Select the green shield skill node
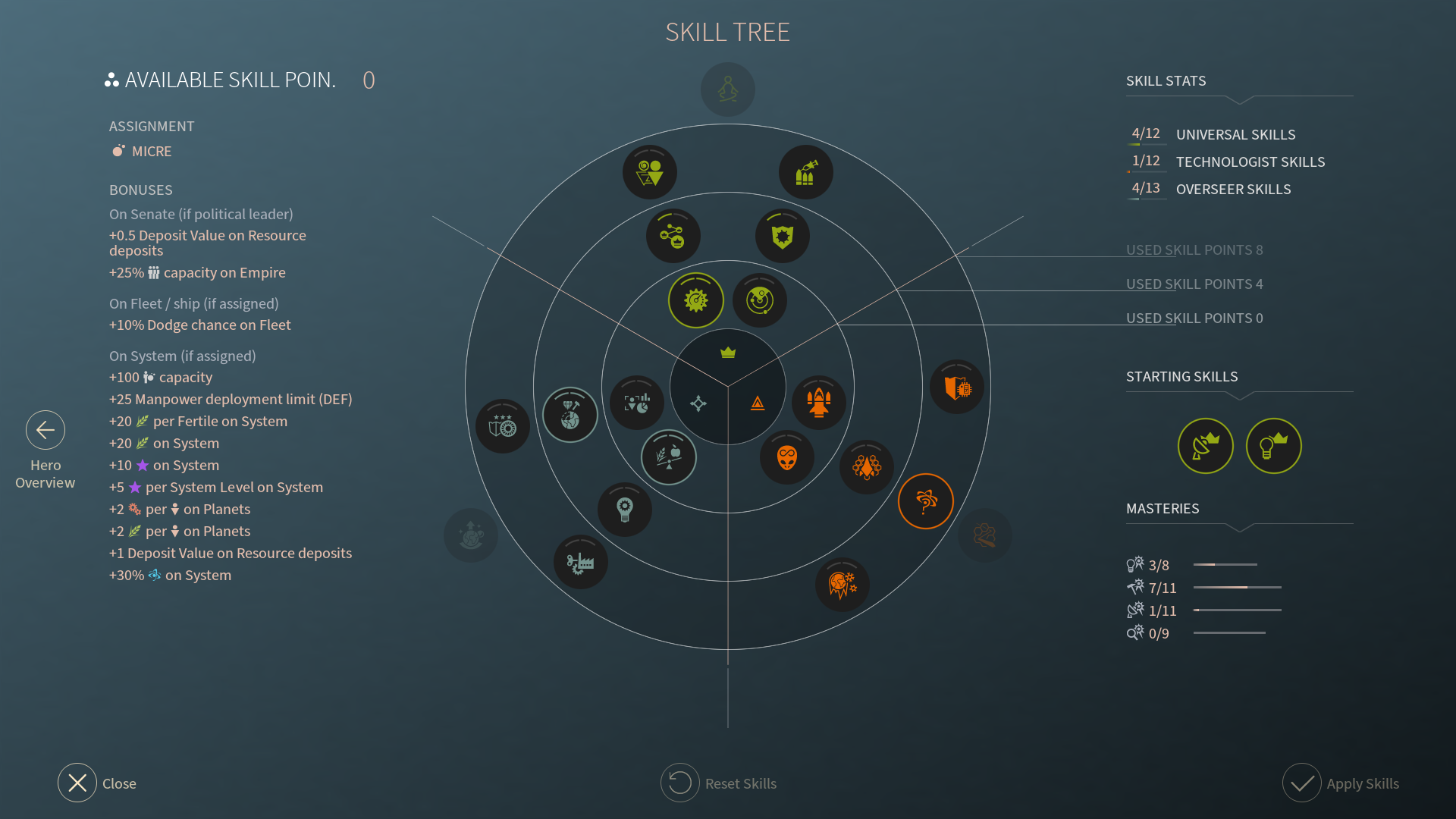This screenshot has height=819, width=1456. pyautogui.click(x=783, y=236)
